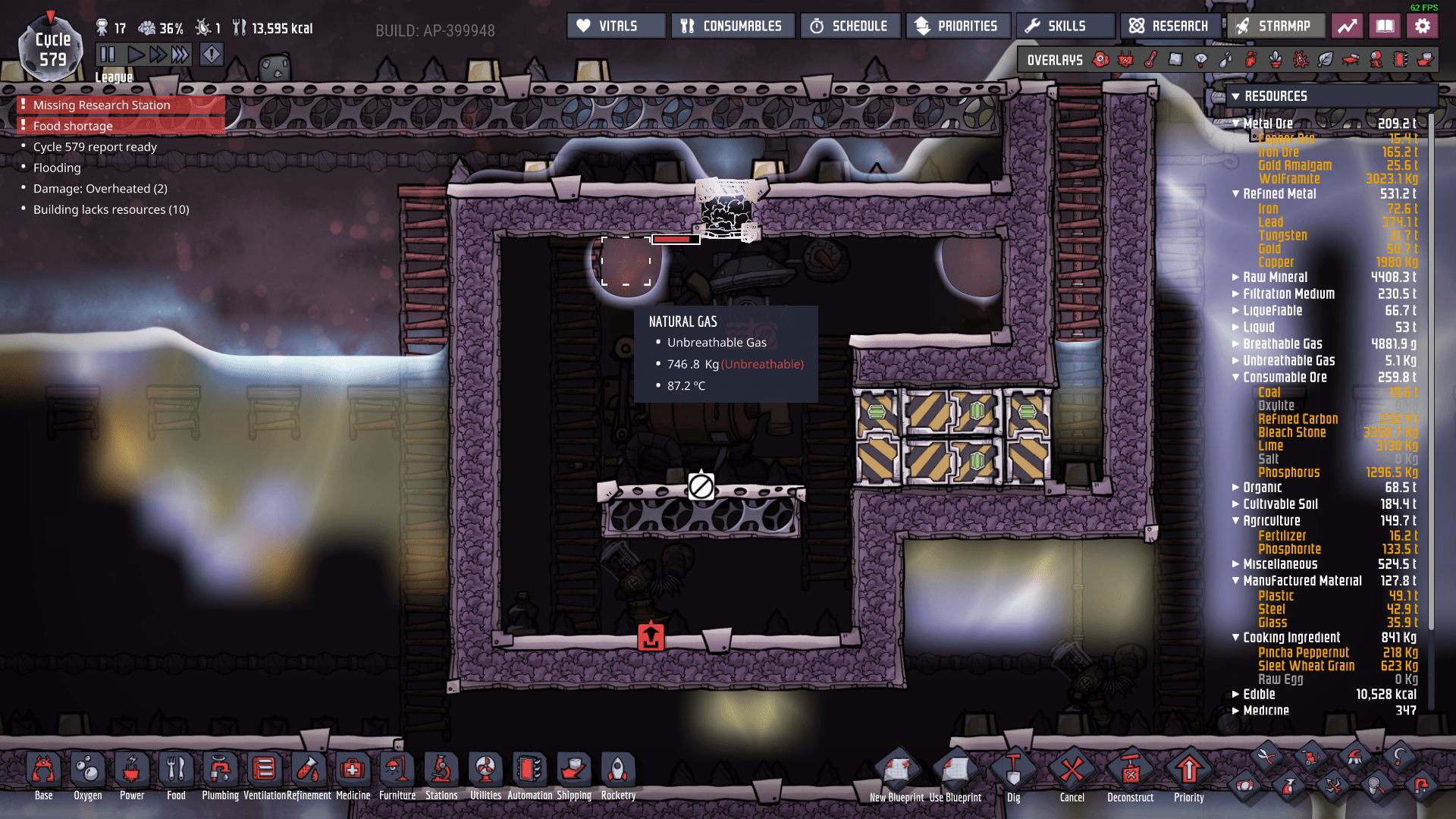Expand the Raw Mineral category

tap(1235, 278)
